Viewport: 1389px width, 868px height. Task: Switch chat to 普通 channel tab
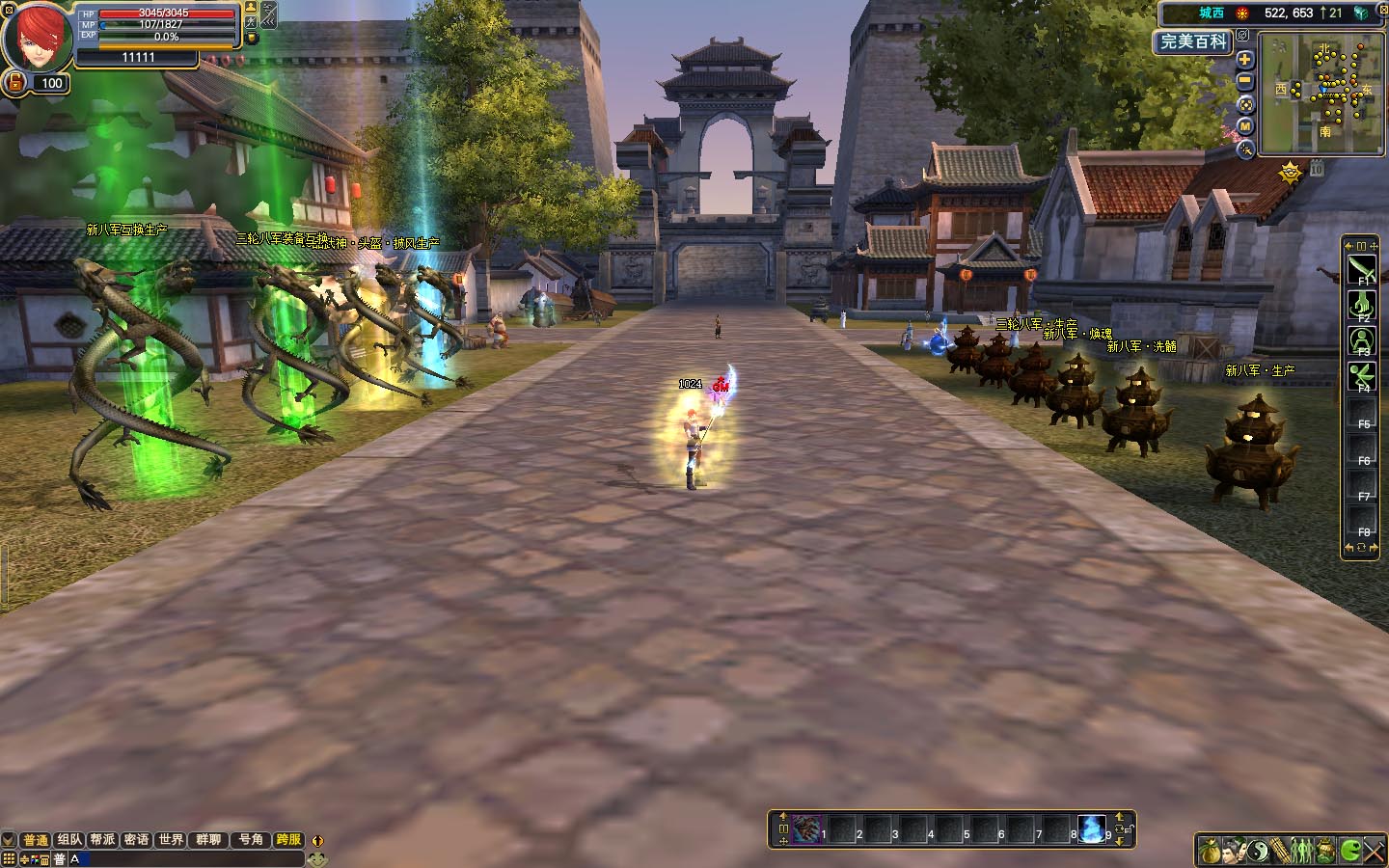36,840
